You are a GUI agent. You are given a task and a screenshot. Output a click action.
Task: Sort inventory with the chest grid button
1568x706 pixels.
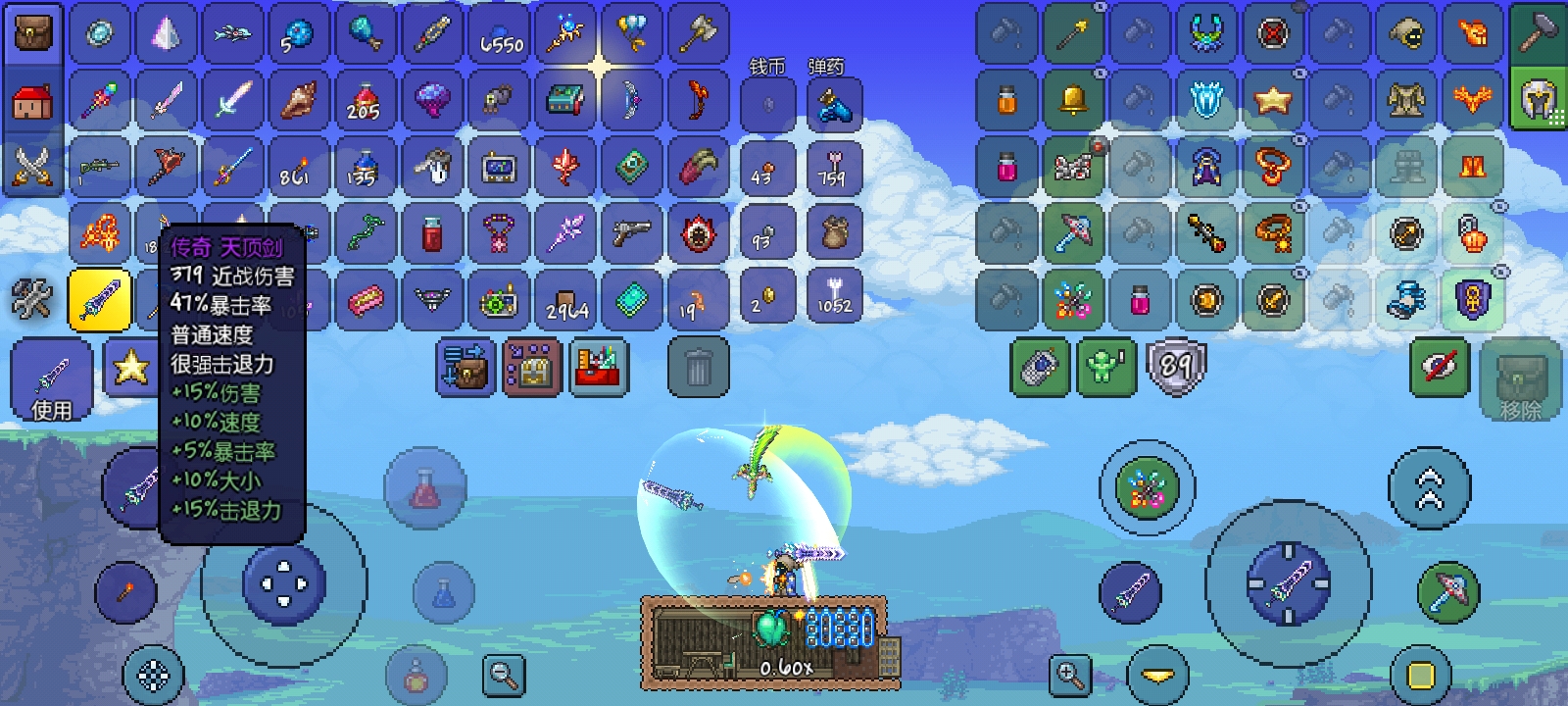[x=532, y=369]
